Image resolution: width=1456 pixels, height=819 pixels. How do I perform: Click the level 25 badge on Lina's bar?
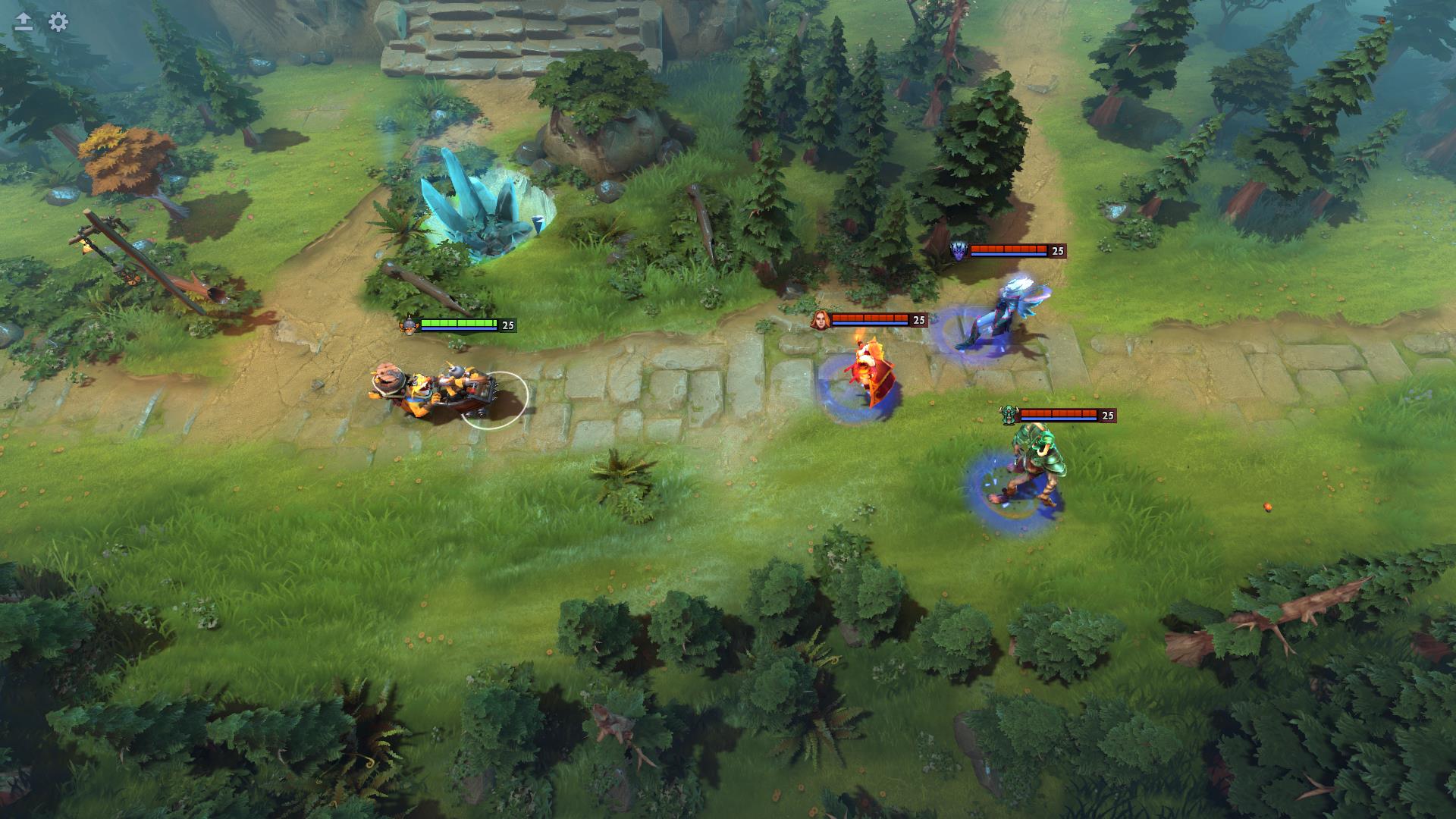920,319
